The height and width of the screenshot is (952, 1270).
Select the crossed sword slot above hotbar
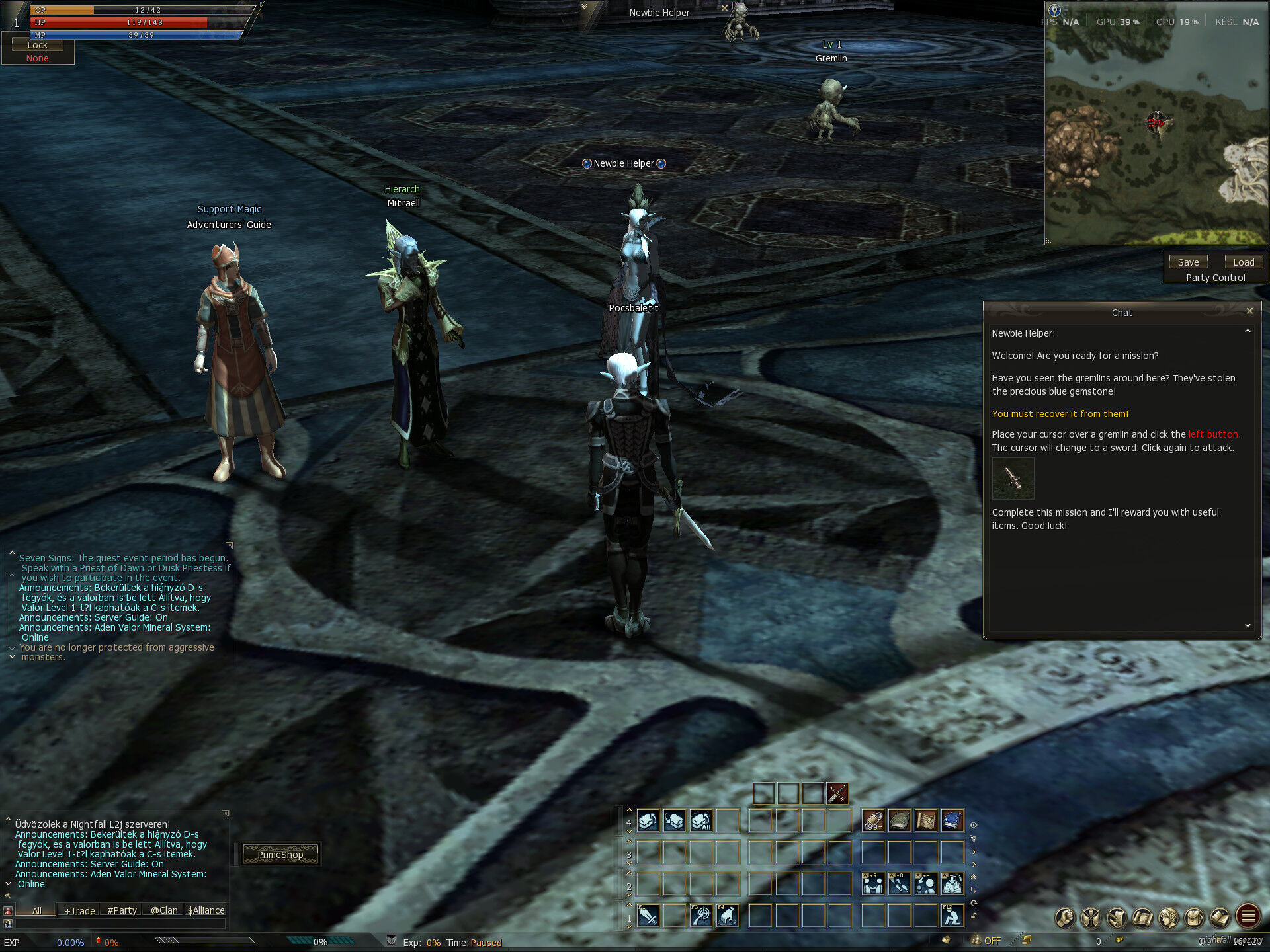(837, 793)
